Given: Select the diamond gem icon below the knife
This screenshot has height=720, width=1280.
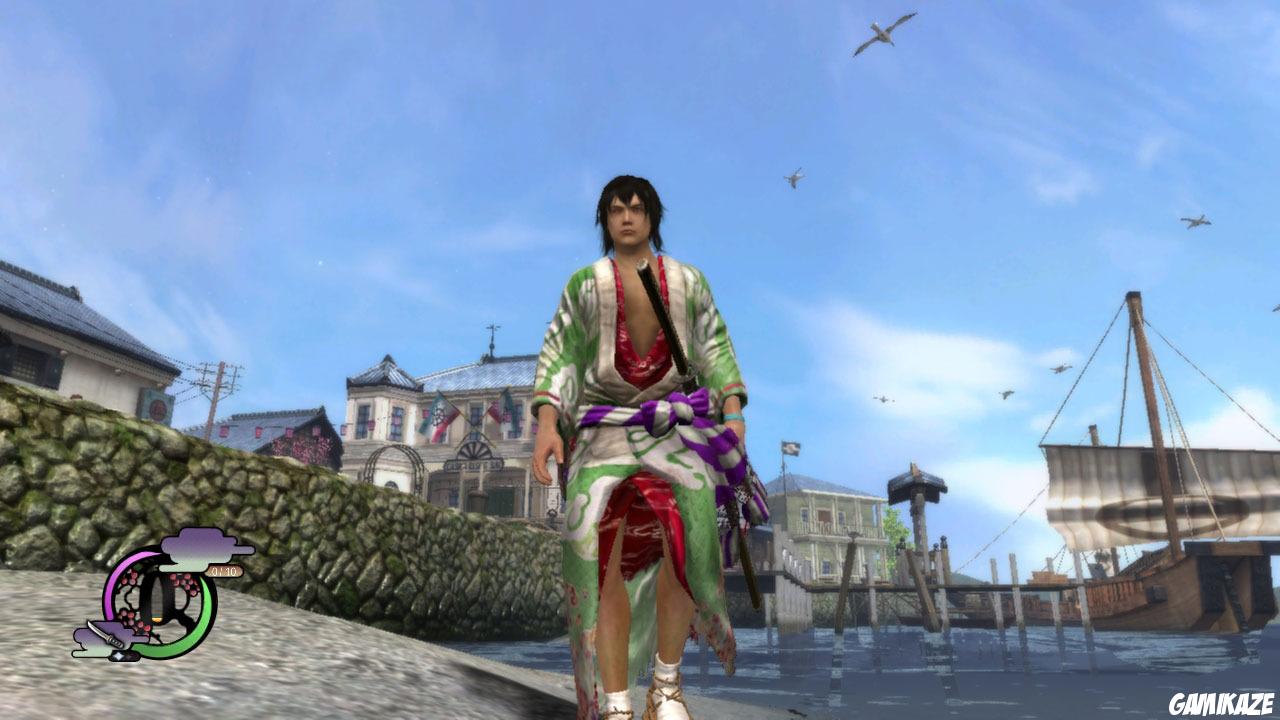Looking at the screenshot, I should (119, 655).
